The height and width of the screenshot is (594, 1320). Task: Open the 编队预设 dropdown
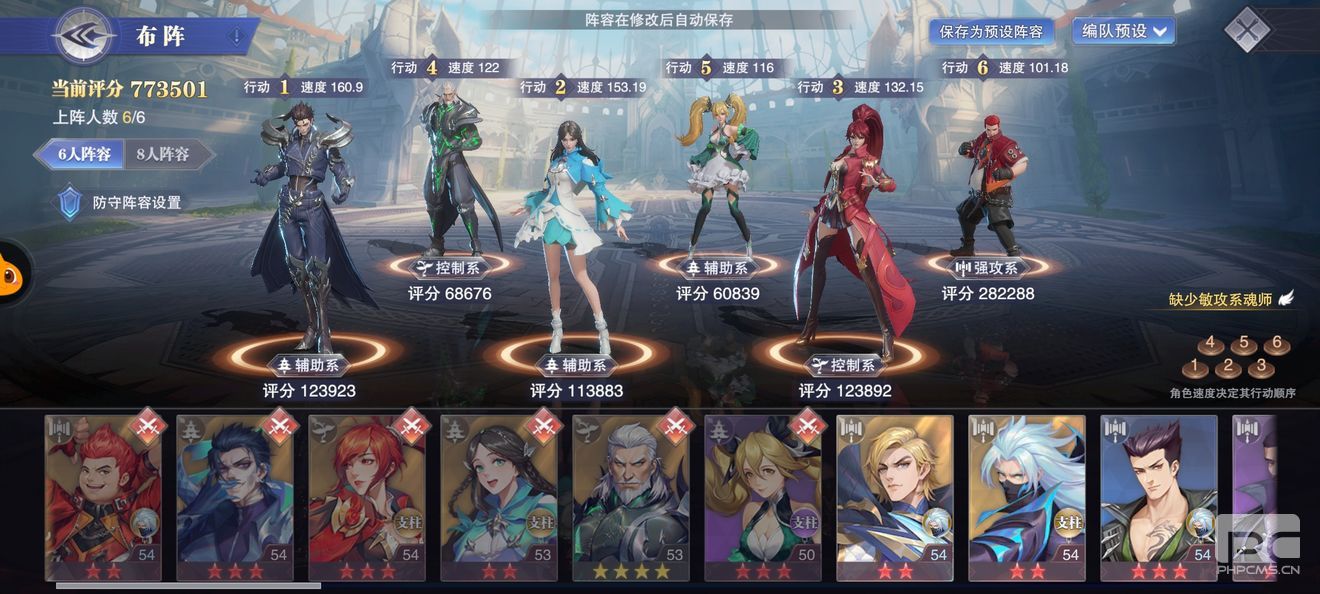tap(1124, 31)
